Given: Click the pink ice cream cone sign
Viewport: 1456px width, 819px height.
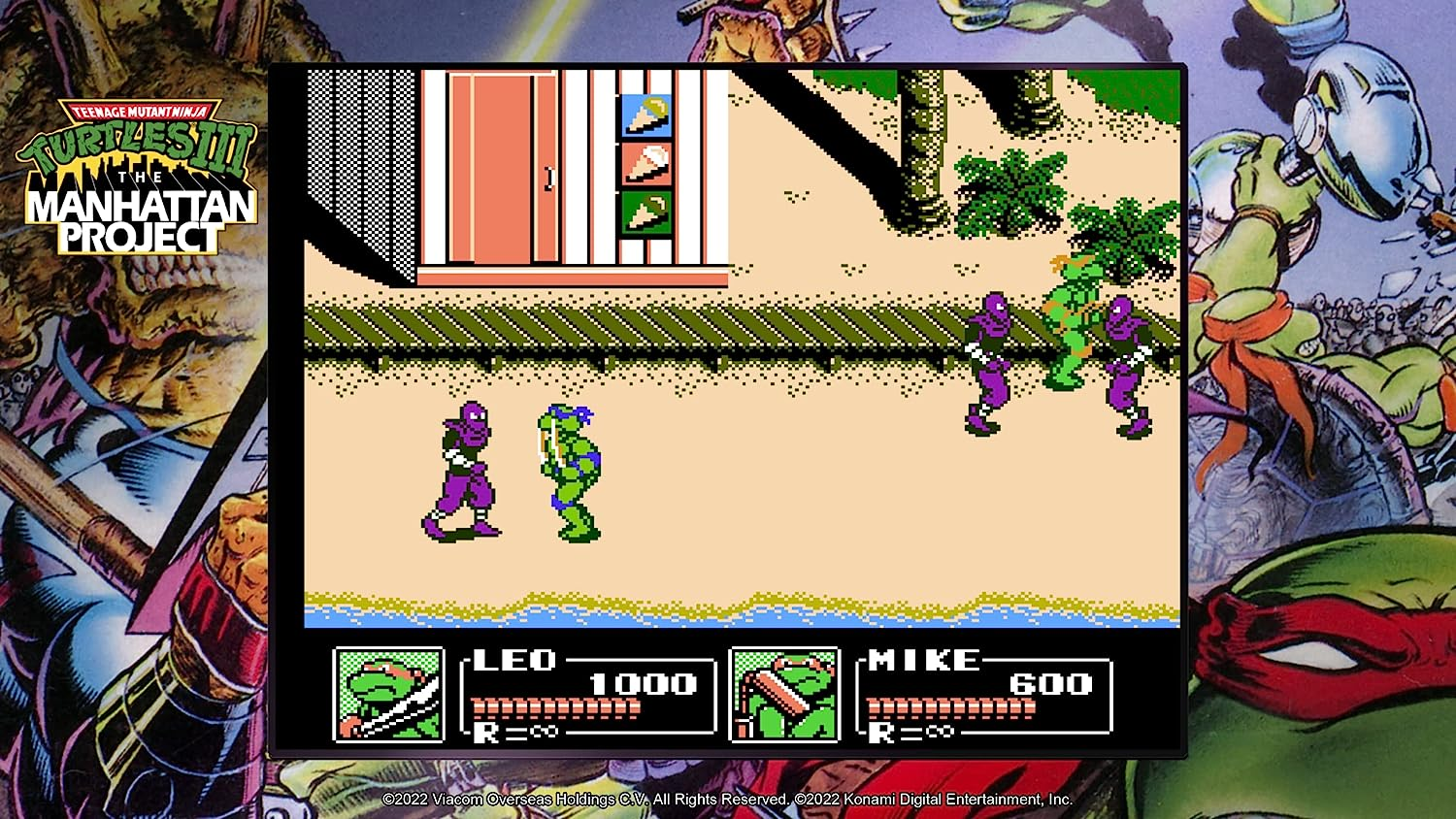Looking at the screenshot, I should [645, 167].
